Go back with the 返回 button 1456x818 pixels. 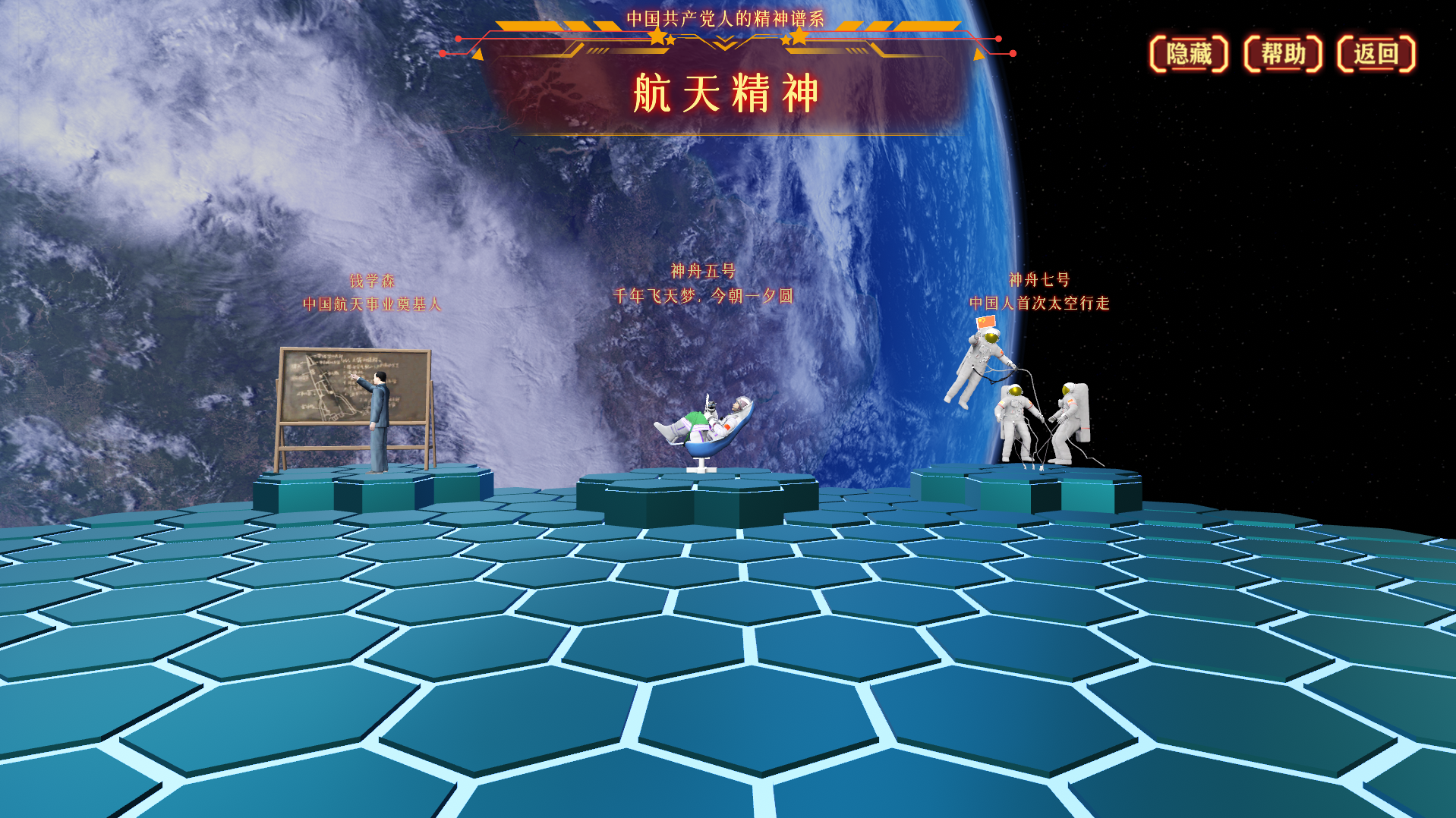[x=1376, y=54]
